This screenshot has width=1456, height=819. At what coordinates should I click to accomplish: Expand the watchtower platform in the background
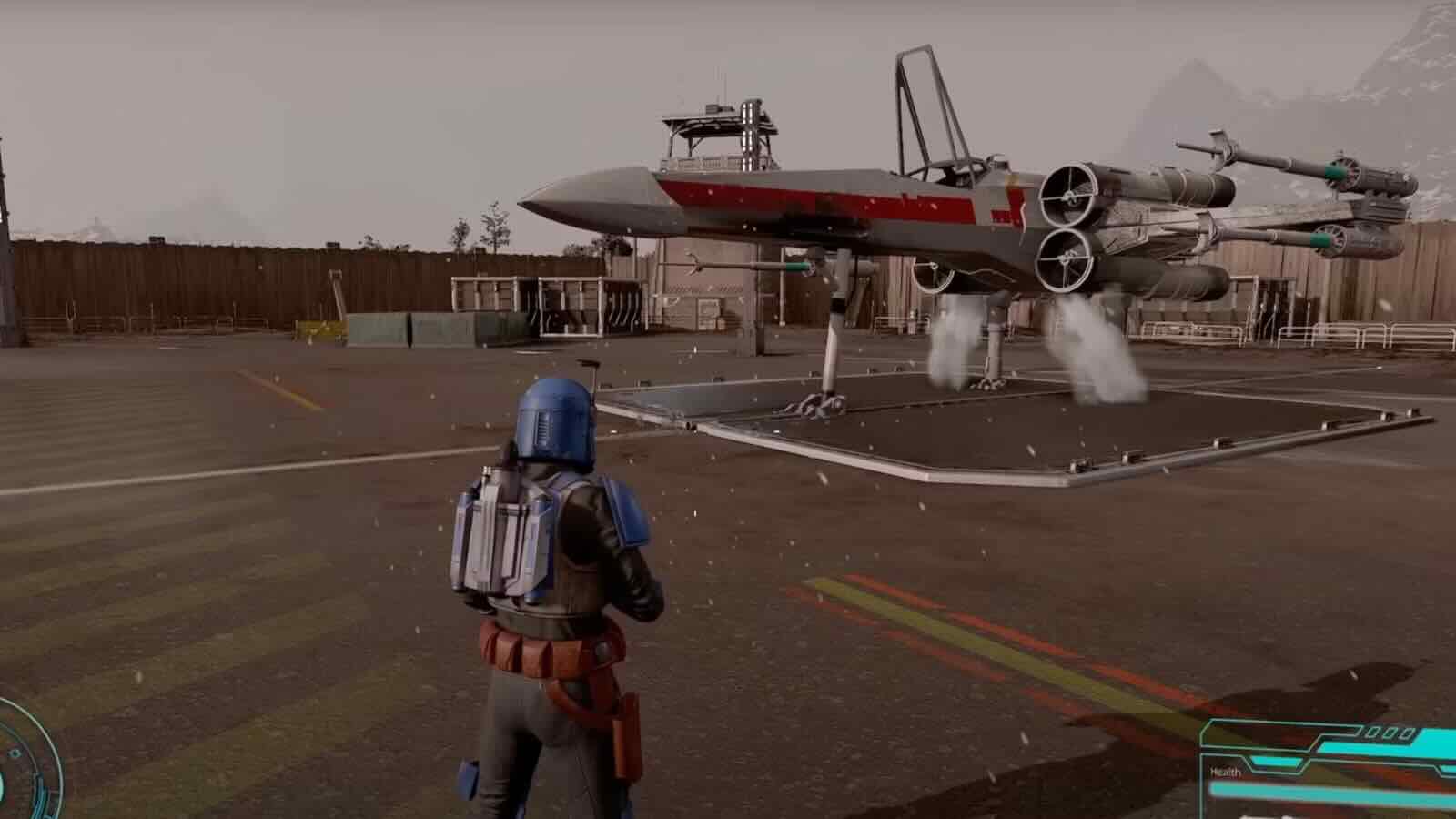coord(719,127)
